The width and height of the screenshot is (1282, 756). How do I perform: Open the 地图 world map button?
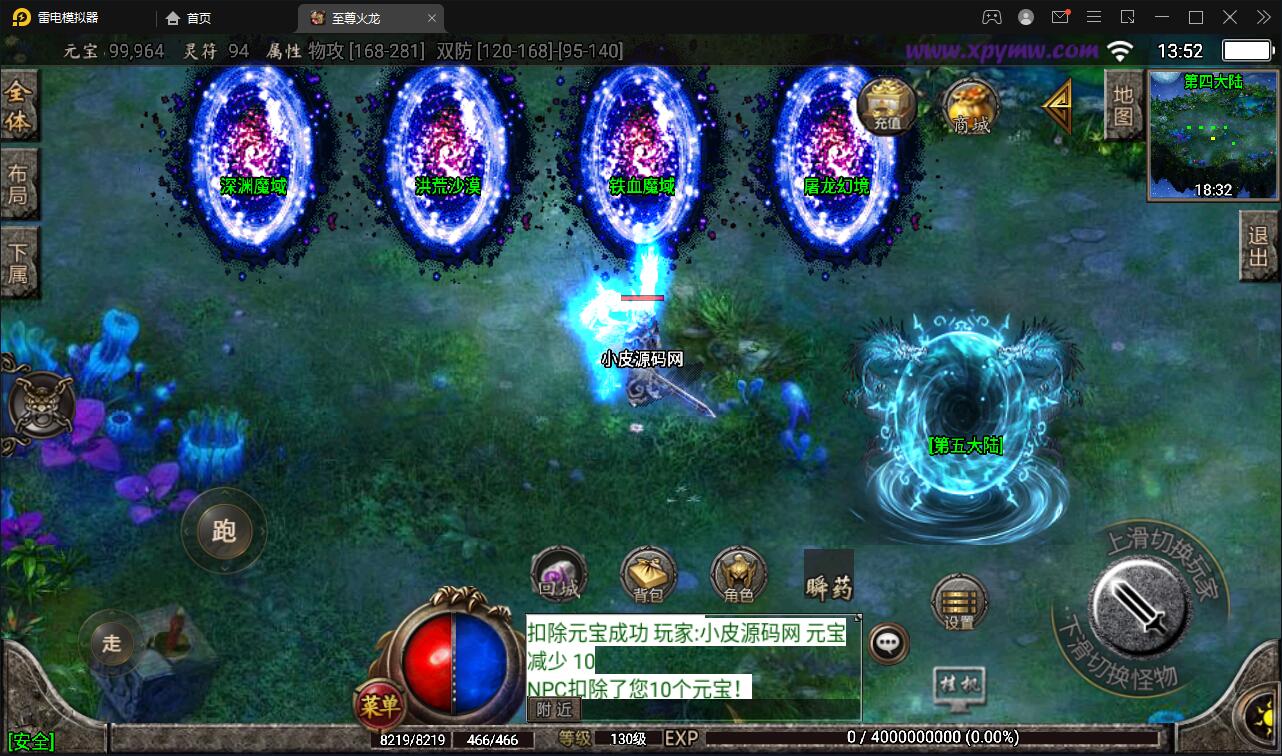click(x=1122, y=106)
